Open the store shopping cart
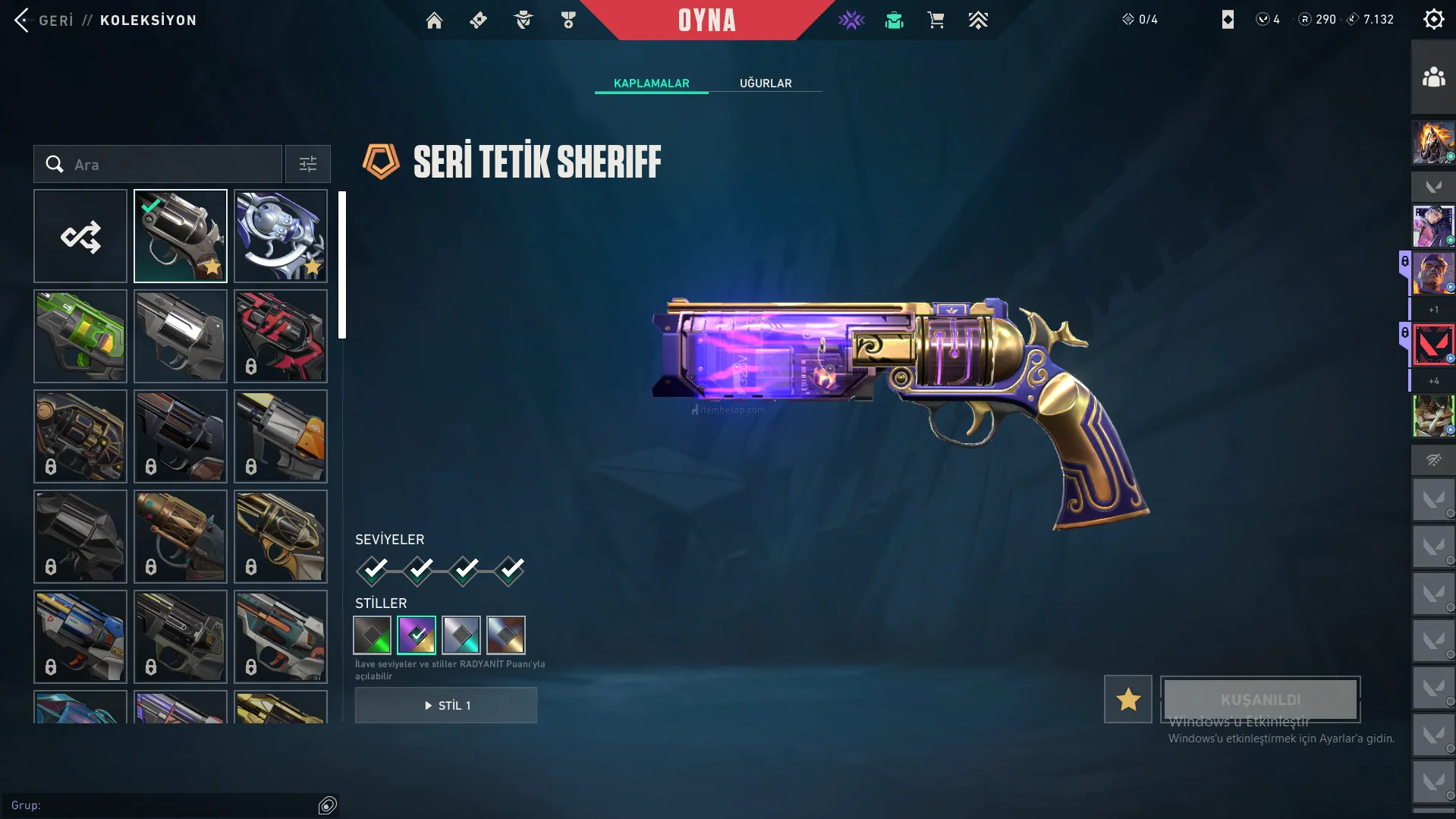 coord(936,20)
